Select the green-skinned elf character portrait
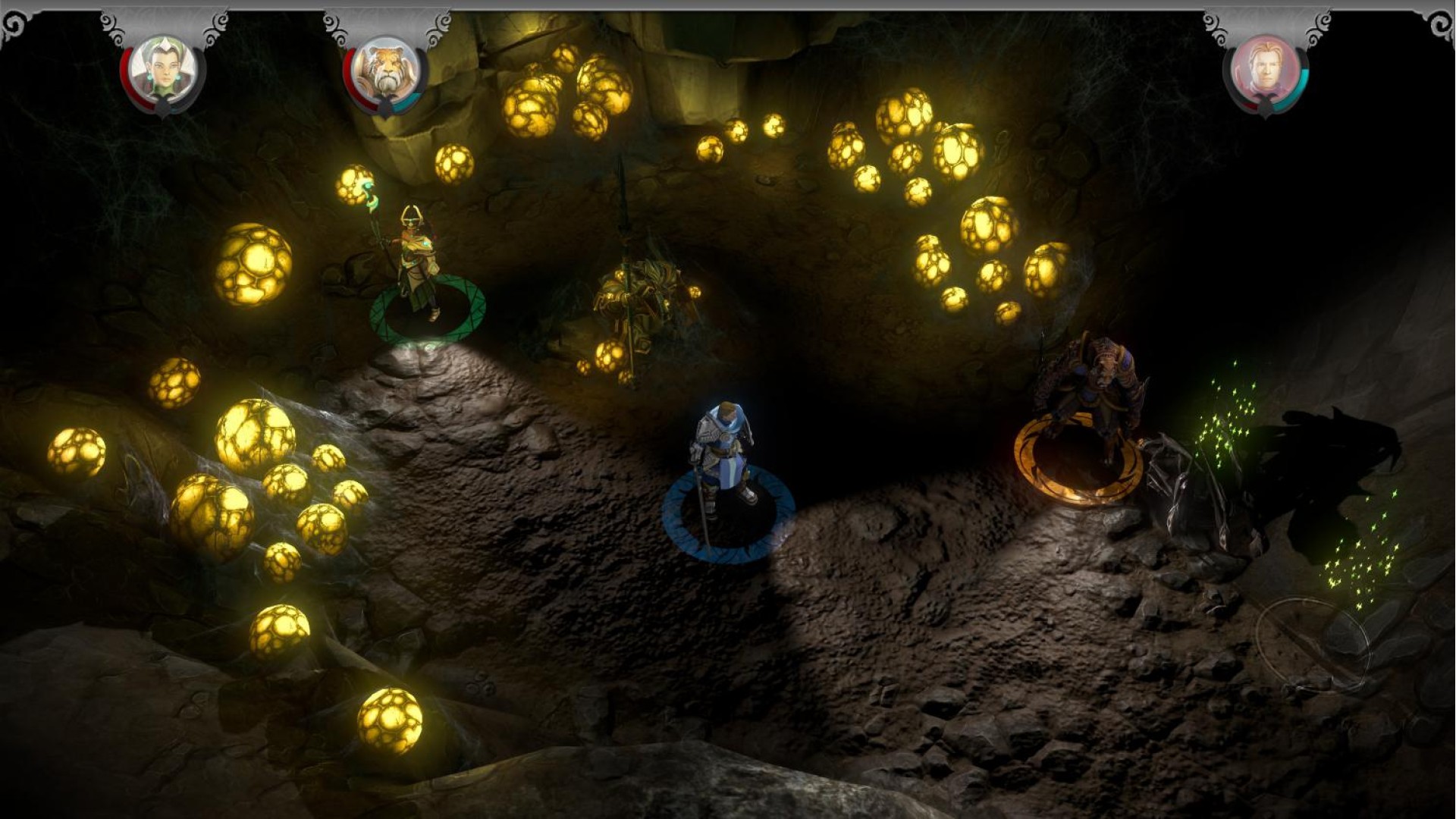Image resolution: width=1456 pixels, height=819 pixels. [163, 71]
